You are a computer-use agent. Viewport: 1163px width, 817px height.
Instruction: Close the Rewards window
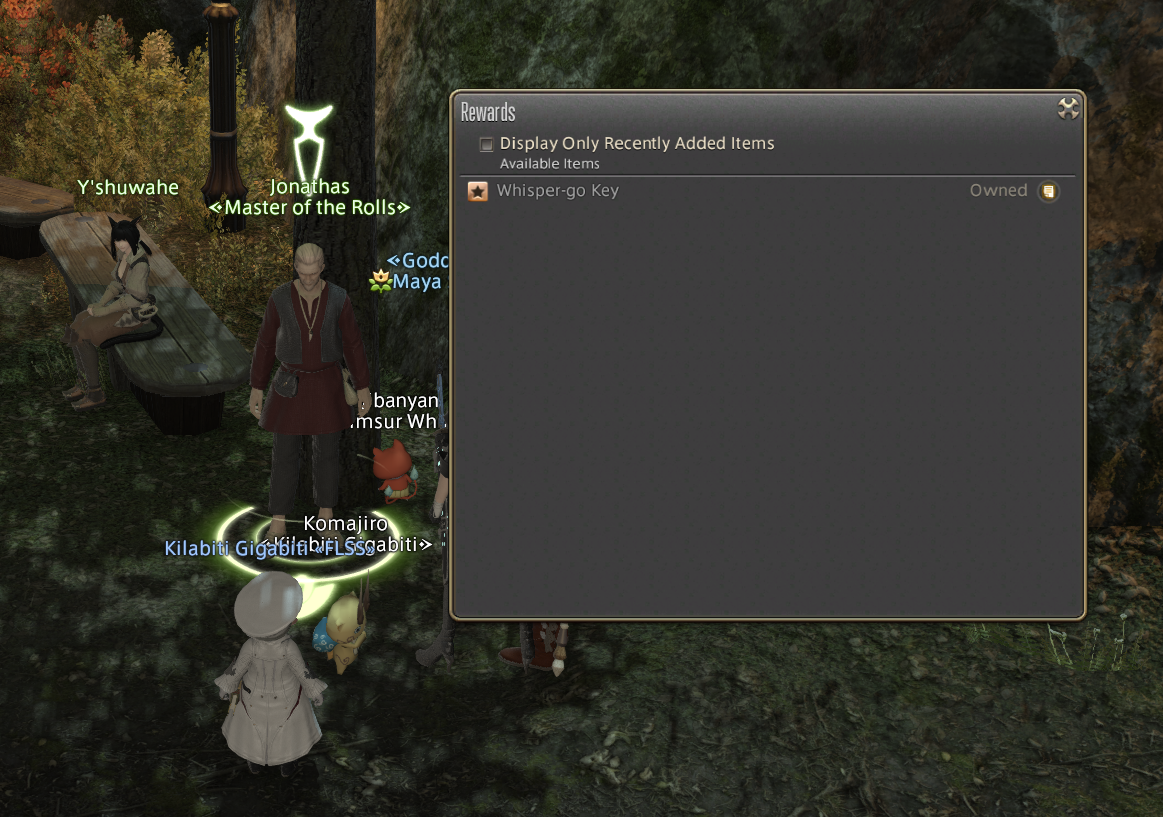1068,109
